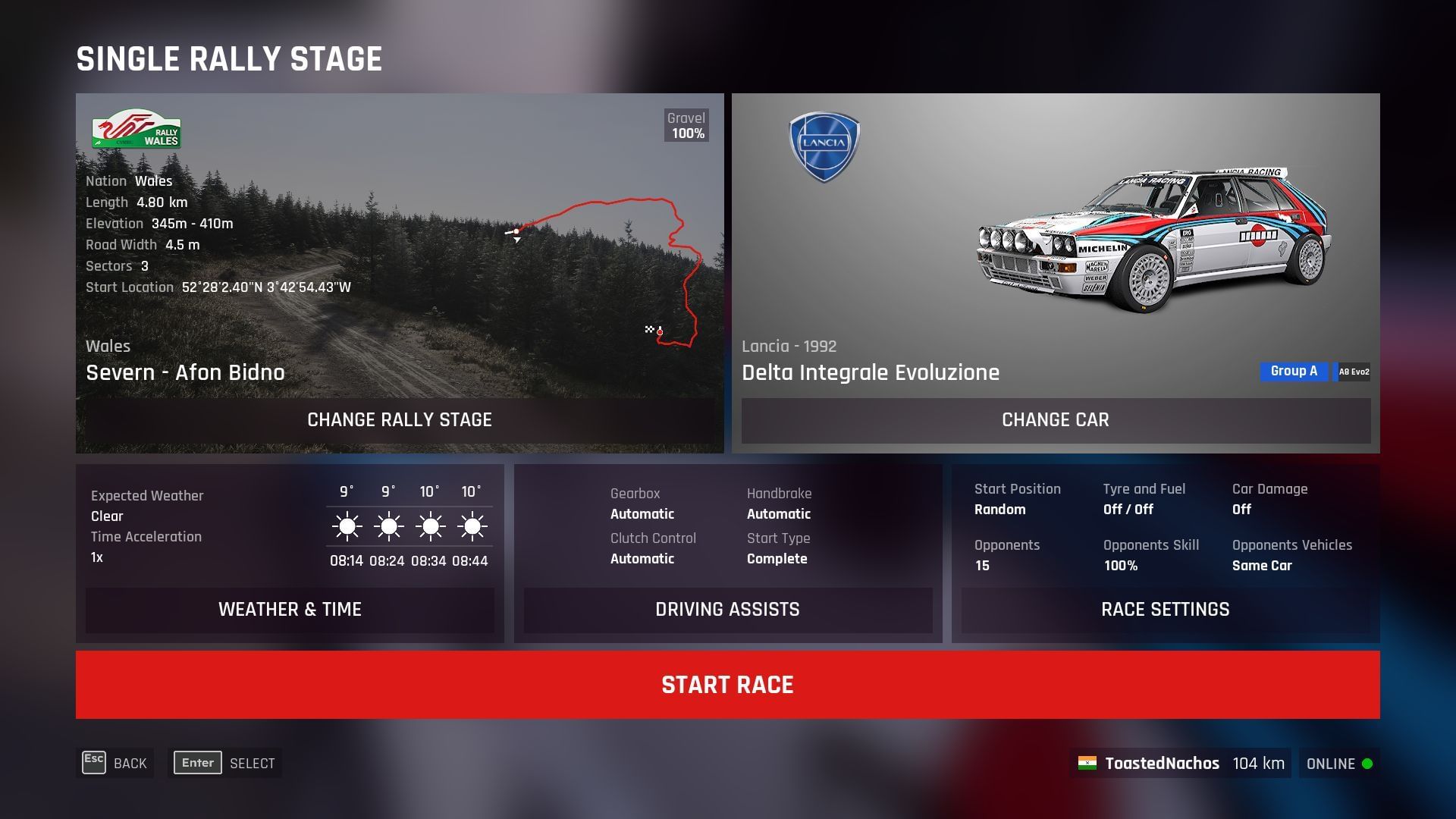
Task: Open the RACE SETTINGS panel
Action: coord(1166,609)
